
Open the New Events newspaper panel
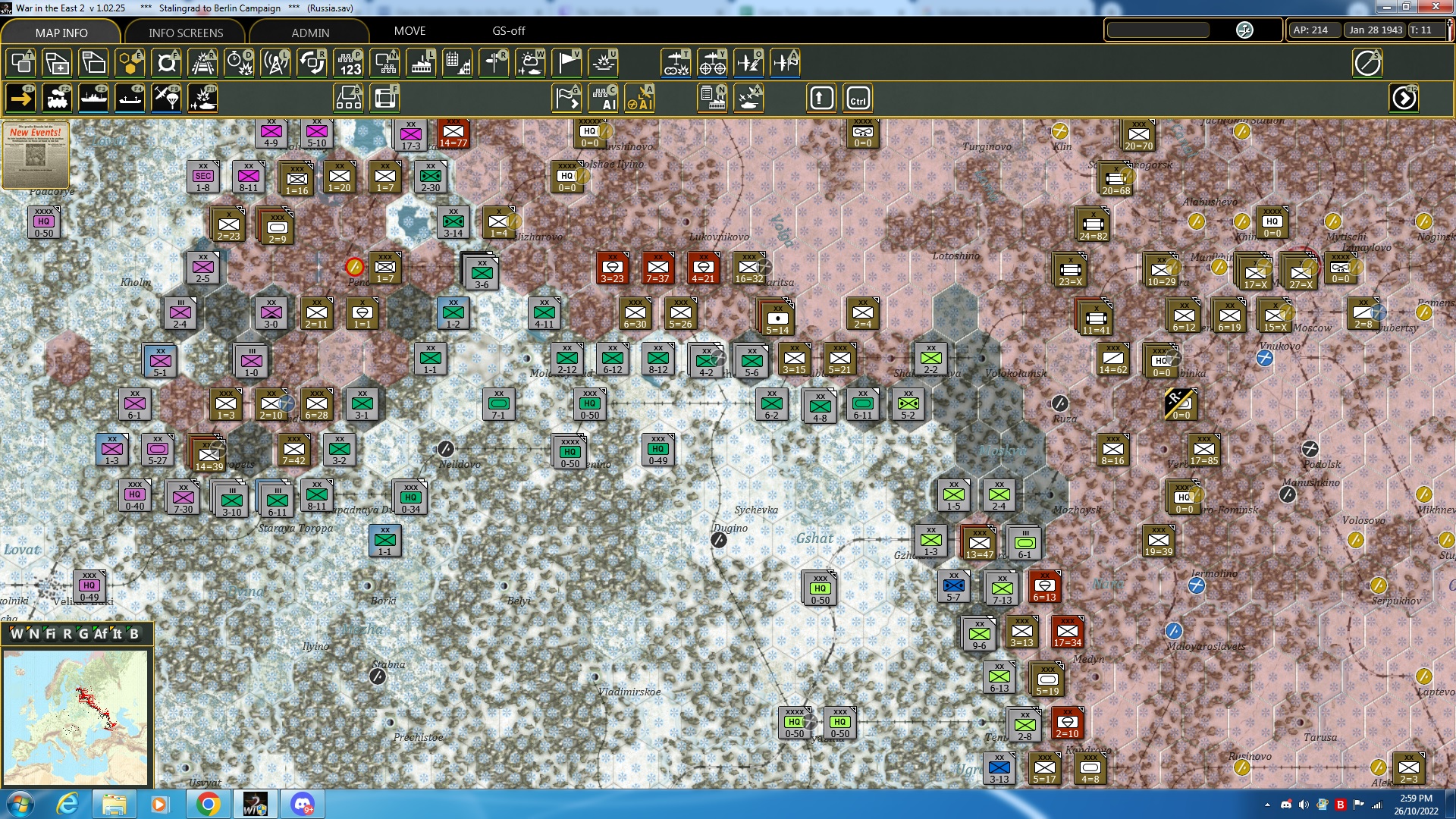tap(36, 155)
